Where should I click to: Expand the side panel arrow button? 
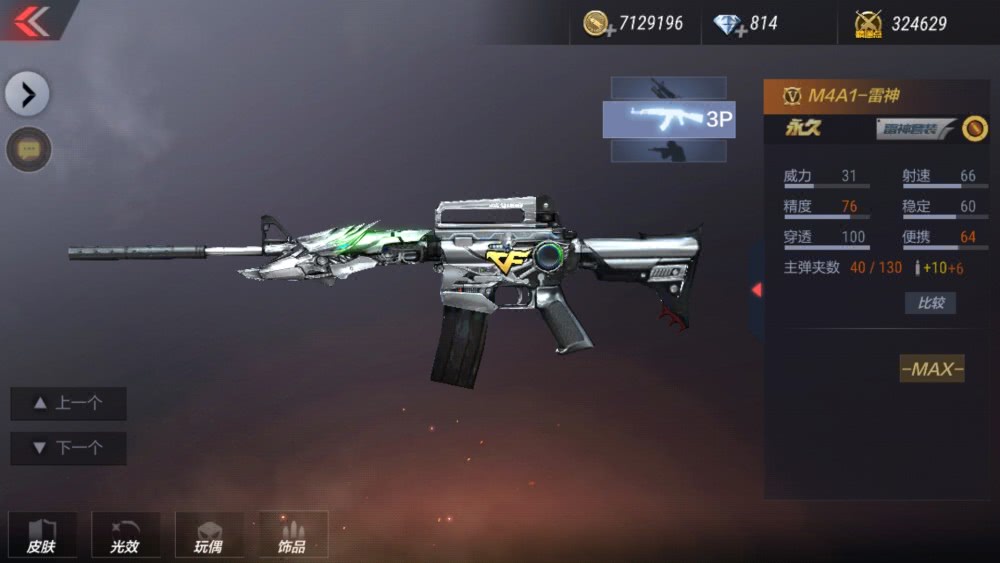27,95
